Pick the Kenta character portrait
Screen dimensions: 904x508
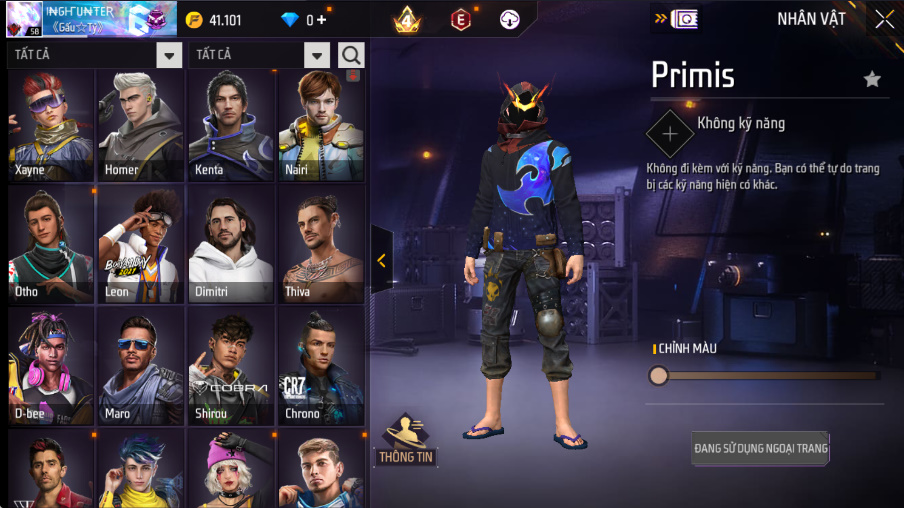coord(230,125)
